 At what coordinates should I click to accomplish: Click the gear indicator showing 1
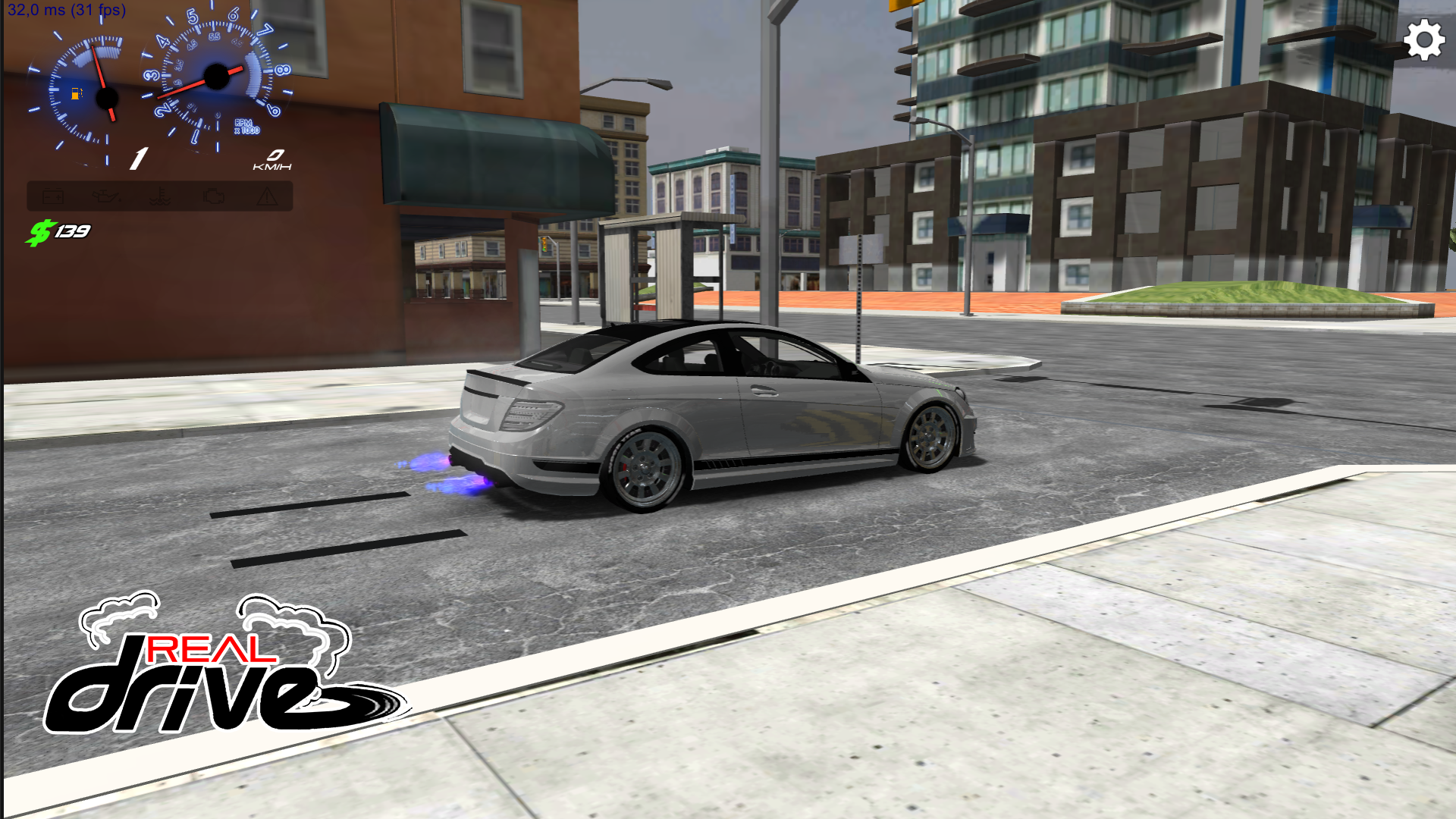point(138,158)
